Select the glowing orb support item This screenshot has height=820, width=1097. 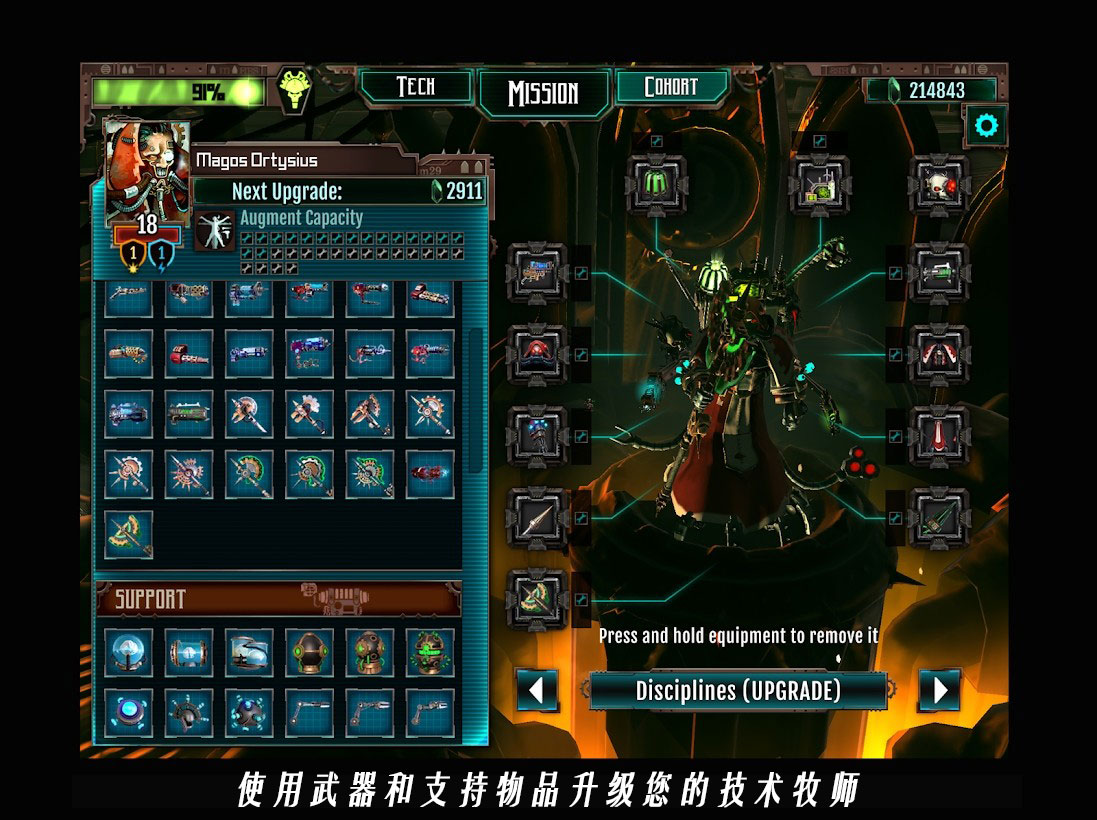coord(129,652)
